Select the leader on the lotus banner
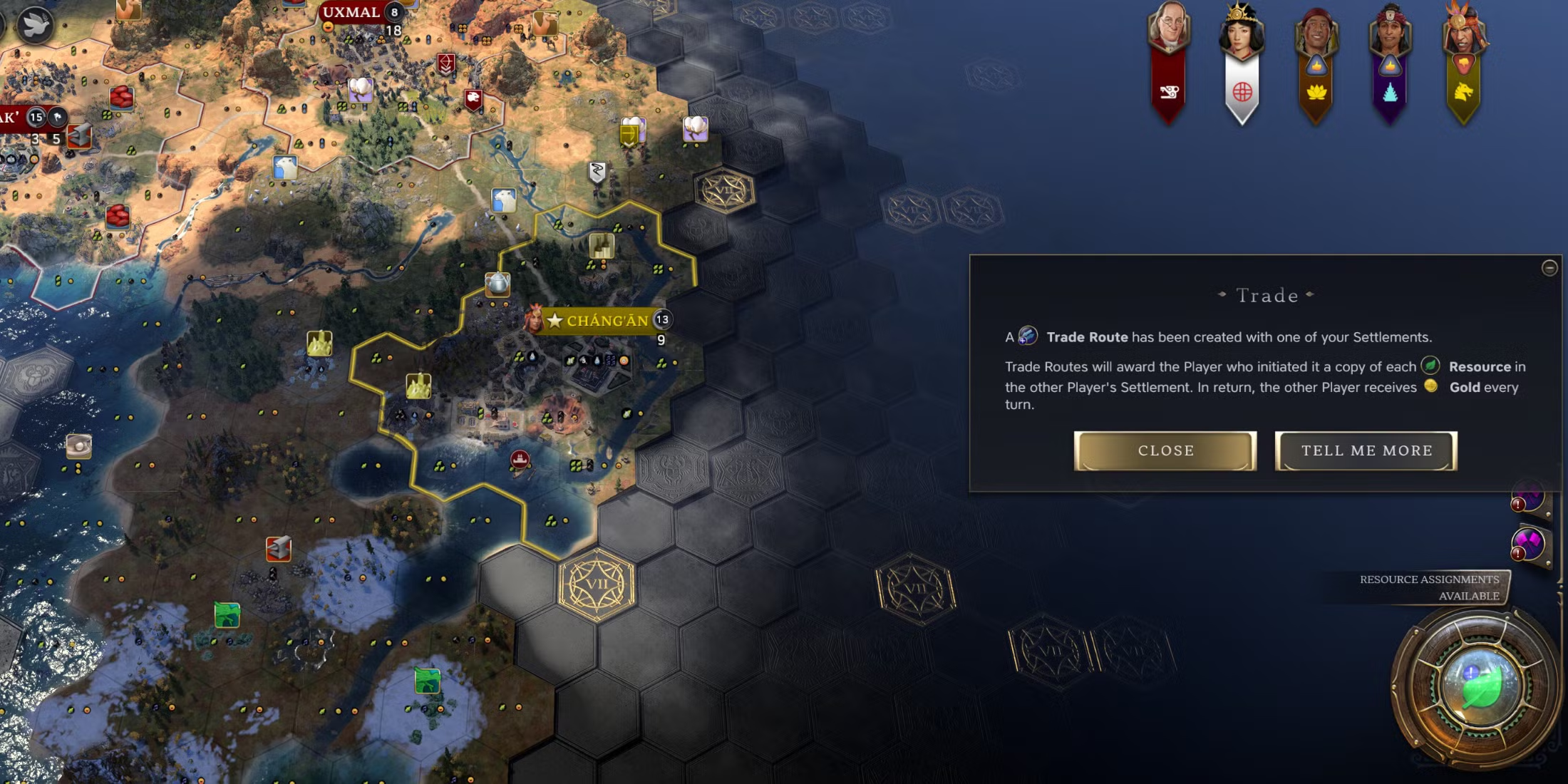Image resolution: width=1568 pixels, height=784 pixels. click(1316, 37)
